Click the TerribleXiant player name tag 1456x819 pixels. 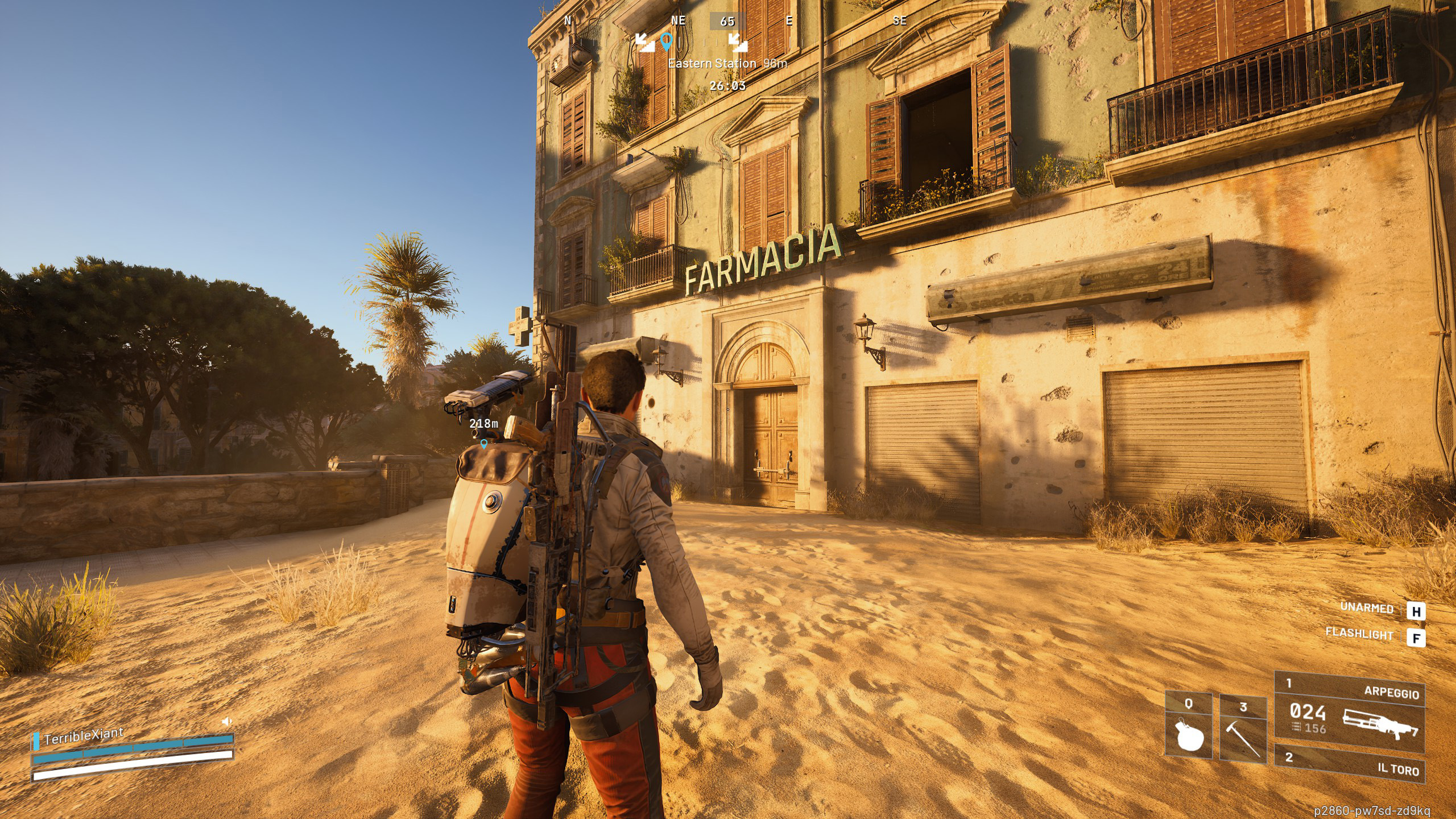tap(84, 736)
